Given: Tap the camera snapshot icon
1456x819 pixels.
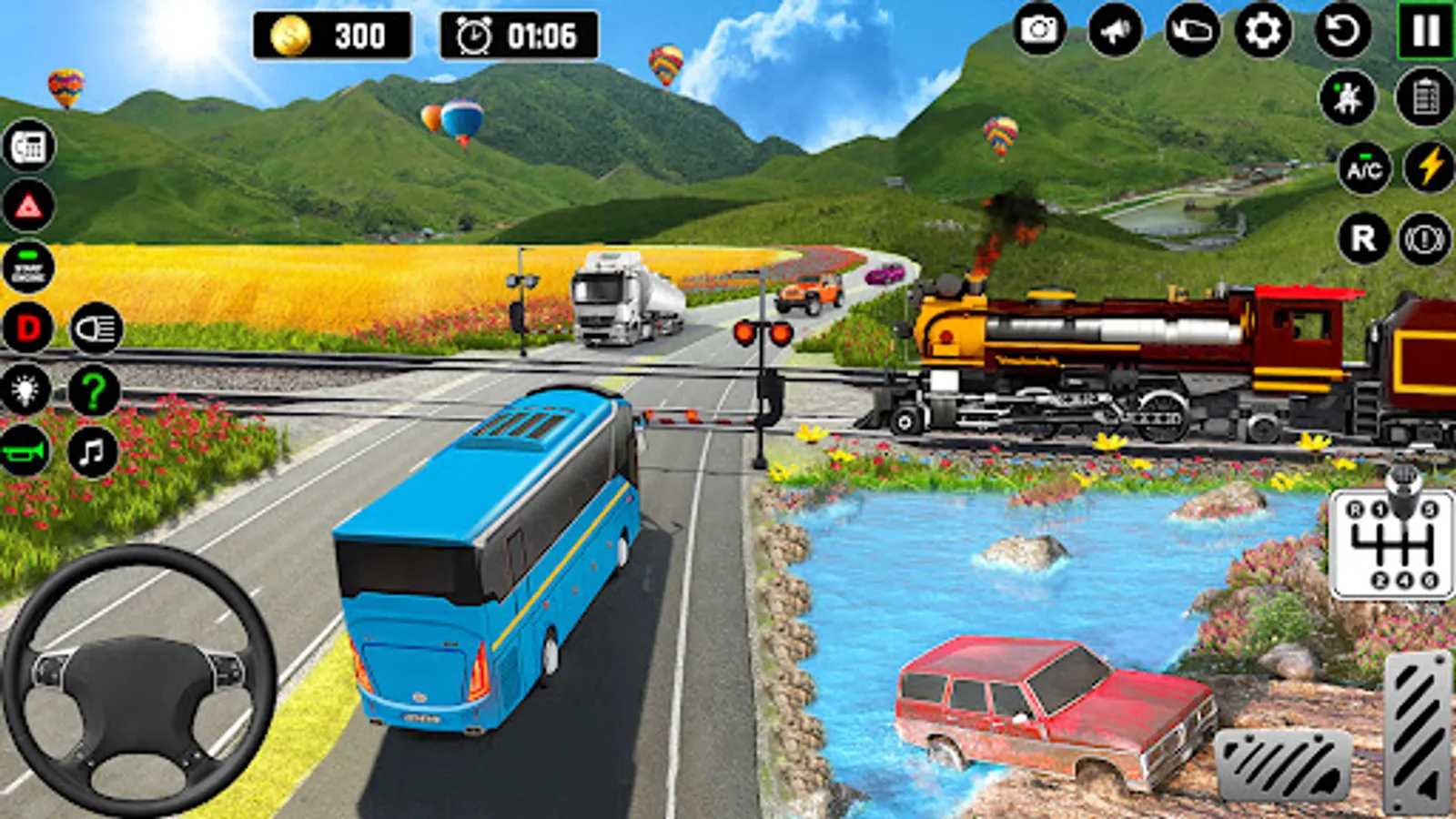Looking at the screenshot, I should [x=1039, y=31].
